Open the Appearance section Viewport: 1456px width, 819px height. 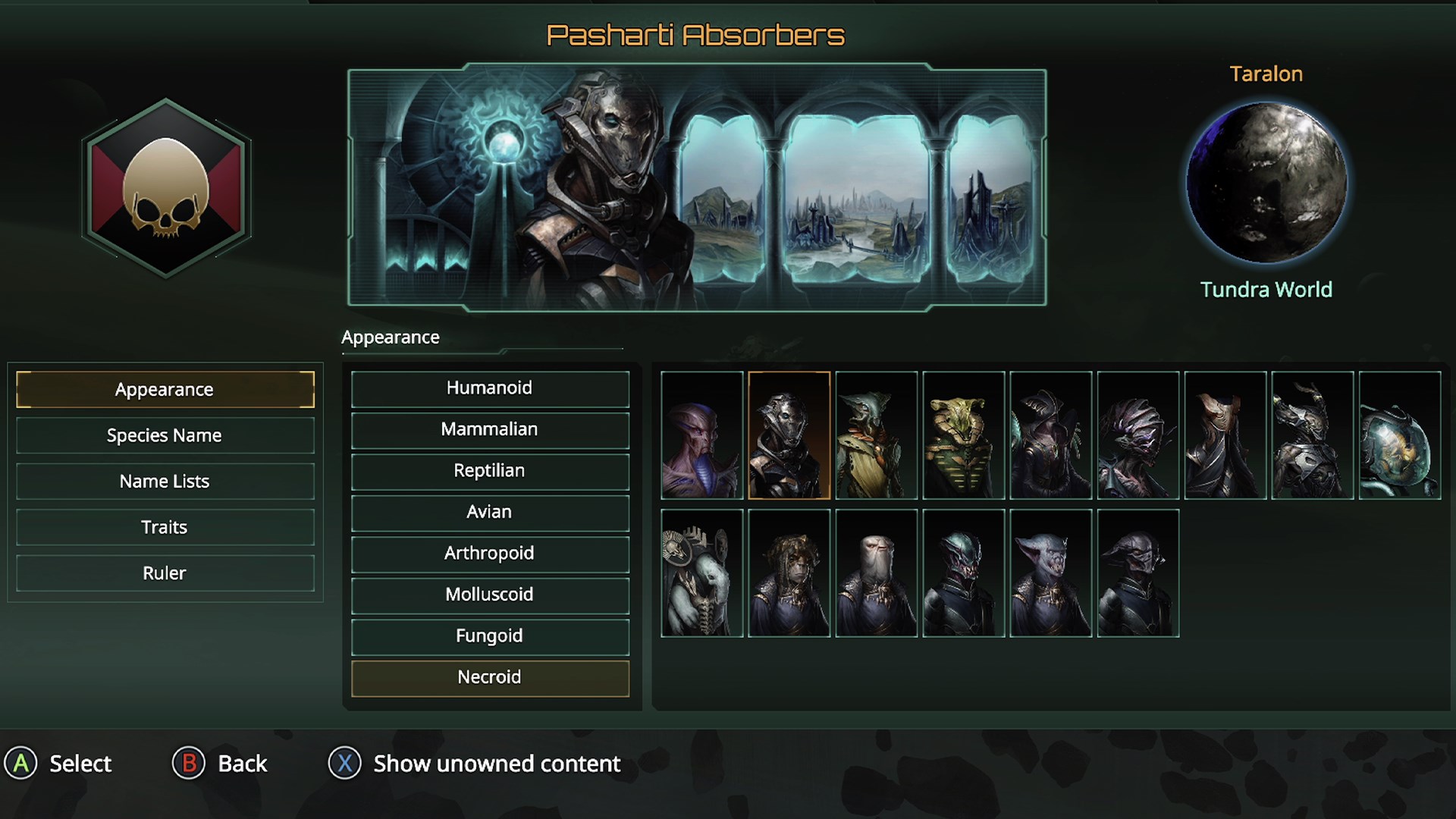(x=165, y=390)
